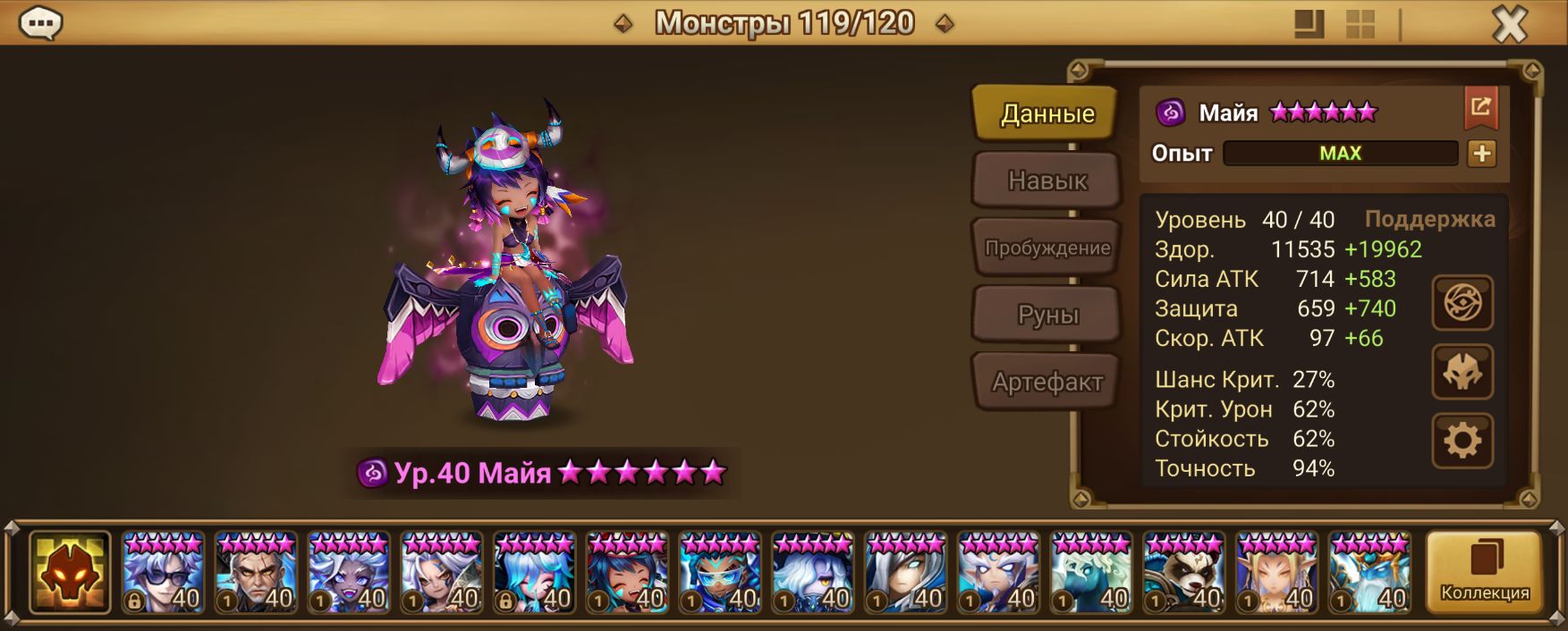Open the Коллекция (Collection) button
The image size is (1568, 631).
point(1484,572)
